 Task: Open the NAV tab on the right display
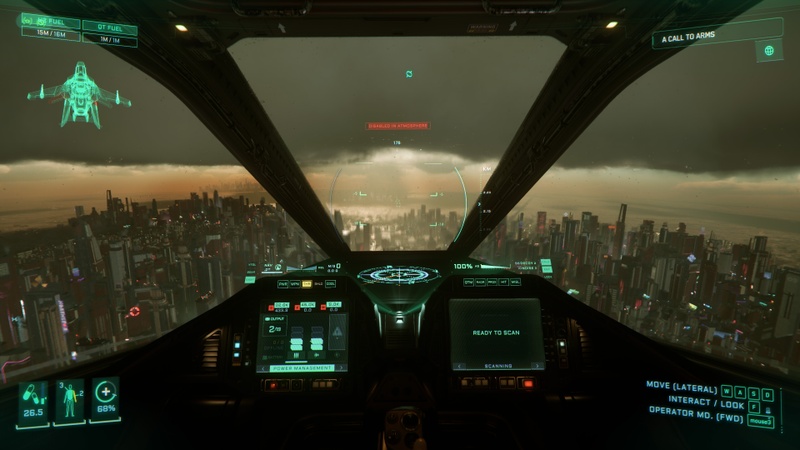point(481,282)
